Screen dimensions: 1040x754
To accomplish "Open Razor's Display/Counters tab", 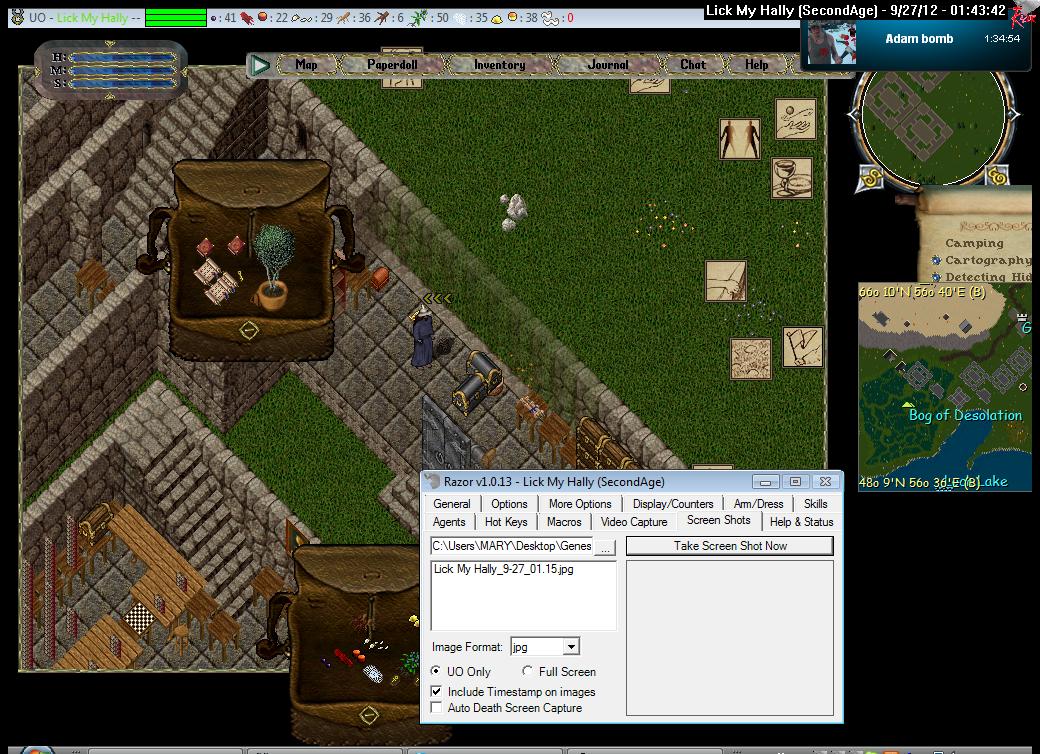I will point(673,504).
